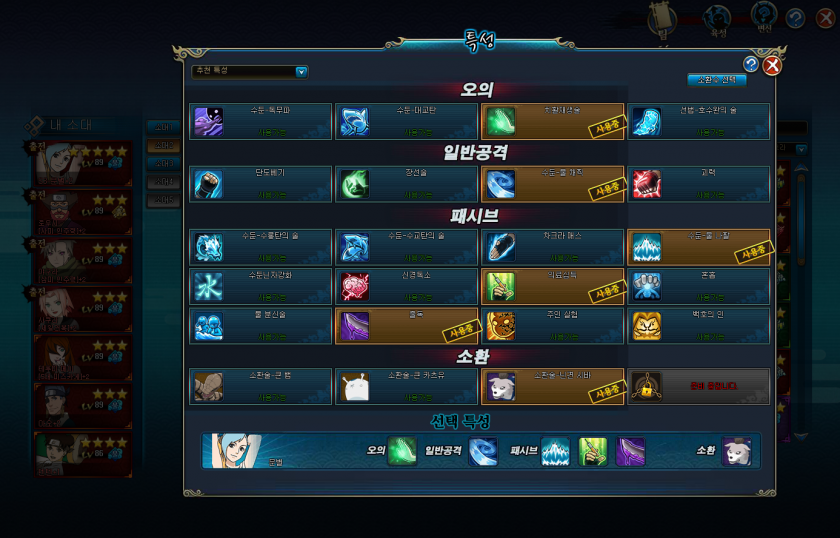The height and width of the screenshot is (538, 840).
Task: Select the 주인 살협 passive
Action: tap(552, 325)
